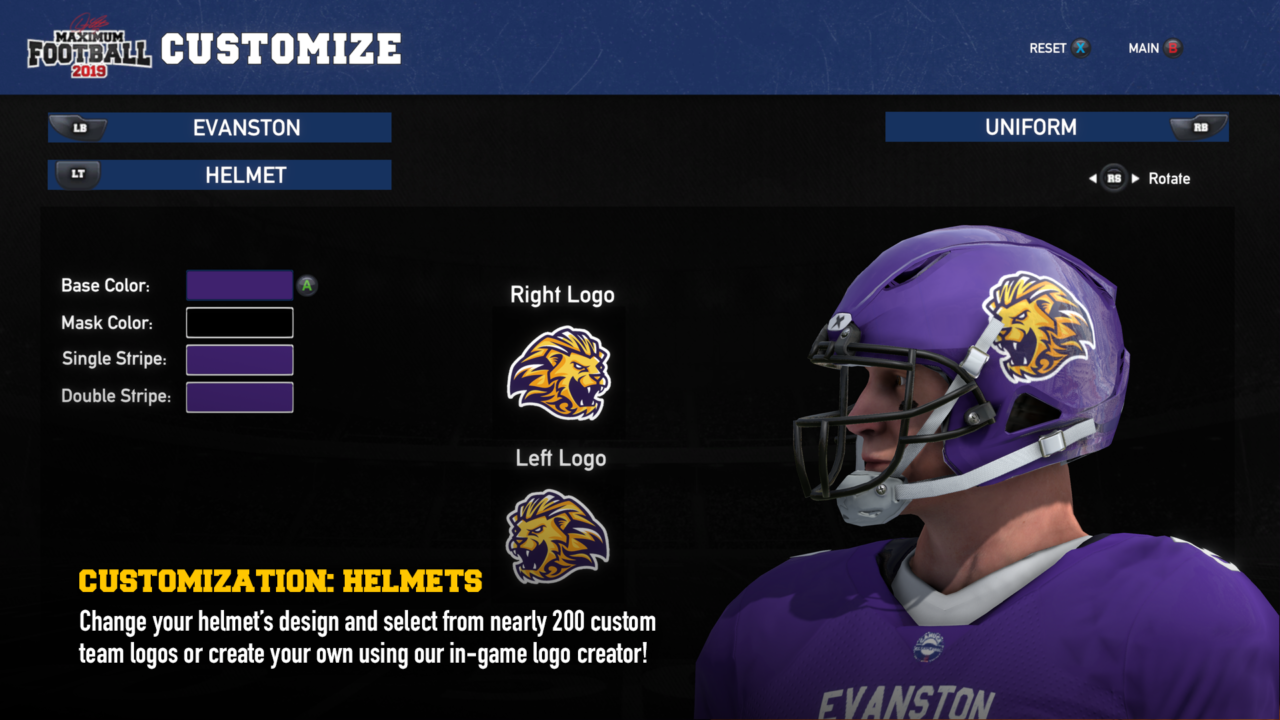The height and width of the screenshot is (720, 1280).
Task: Edit the Double Stripe color swatch
Action: [239, 397]
